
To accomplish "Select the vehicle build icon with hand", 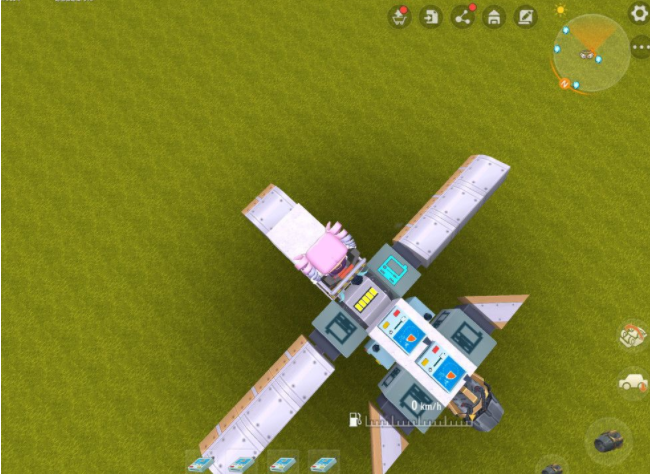I will 633,336.
